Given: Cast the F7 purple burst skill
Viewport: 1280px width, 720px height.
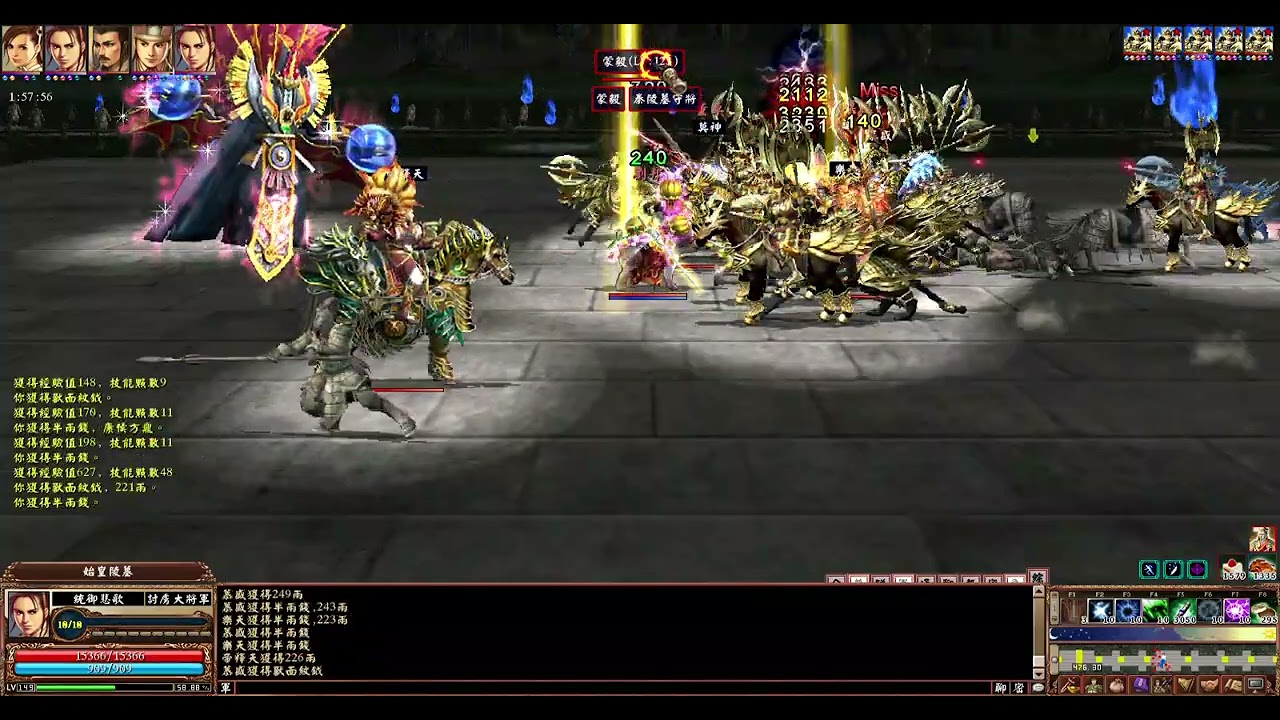Looking at the screenshot, I should coord(1237,609).
